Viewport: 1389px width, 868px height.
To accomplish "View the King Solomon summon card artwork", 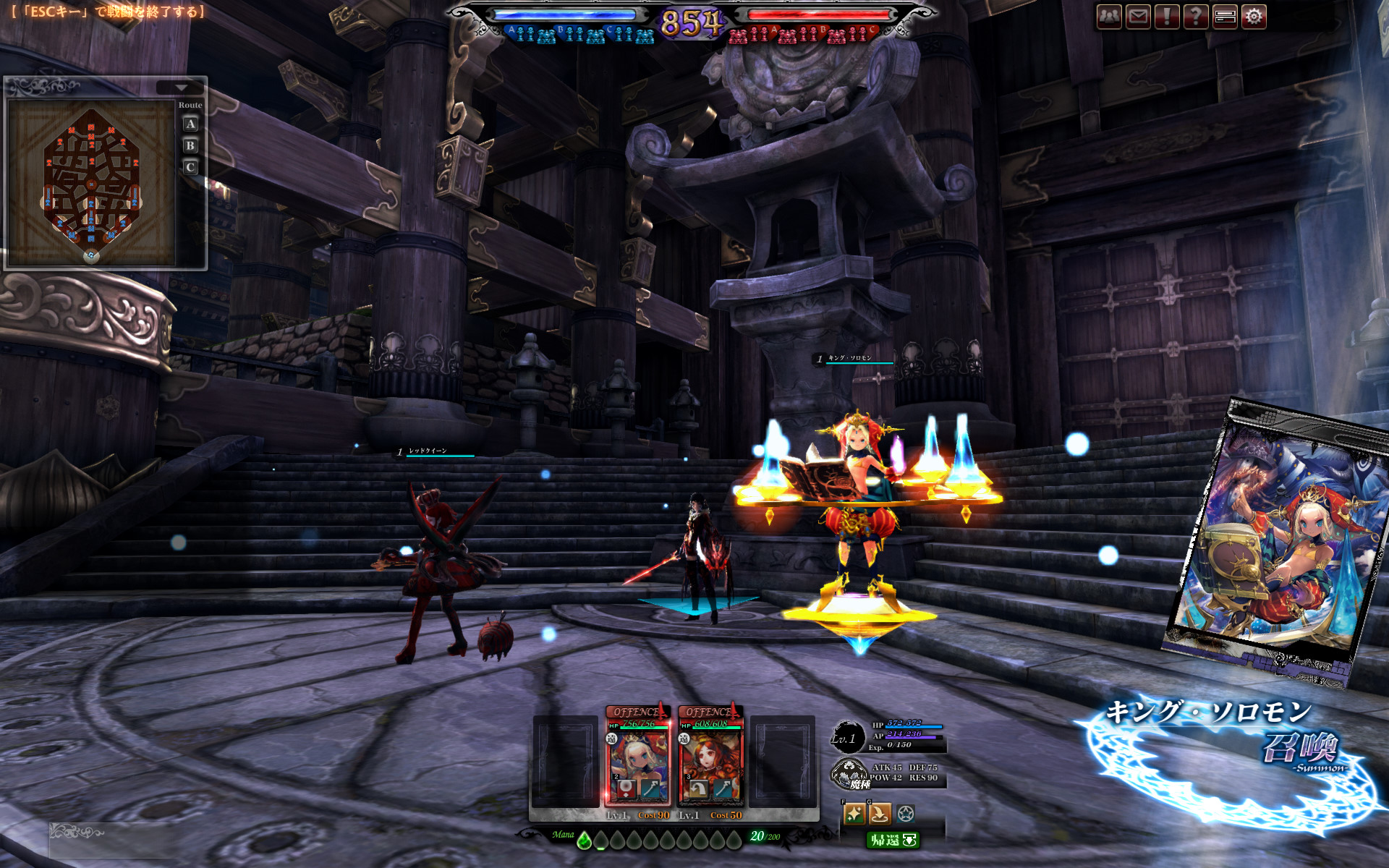I will pos(1277,539).
